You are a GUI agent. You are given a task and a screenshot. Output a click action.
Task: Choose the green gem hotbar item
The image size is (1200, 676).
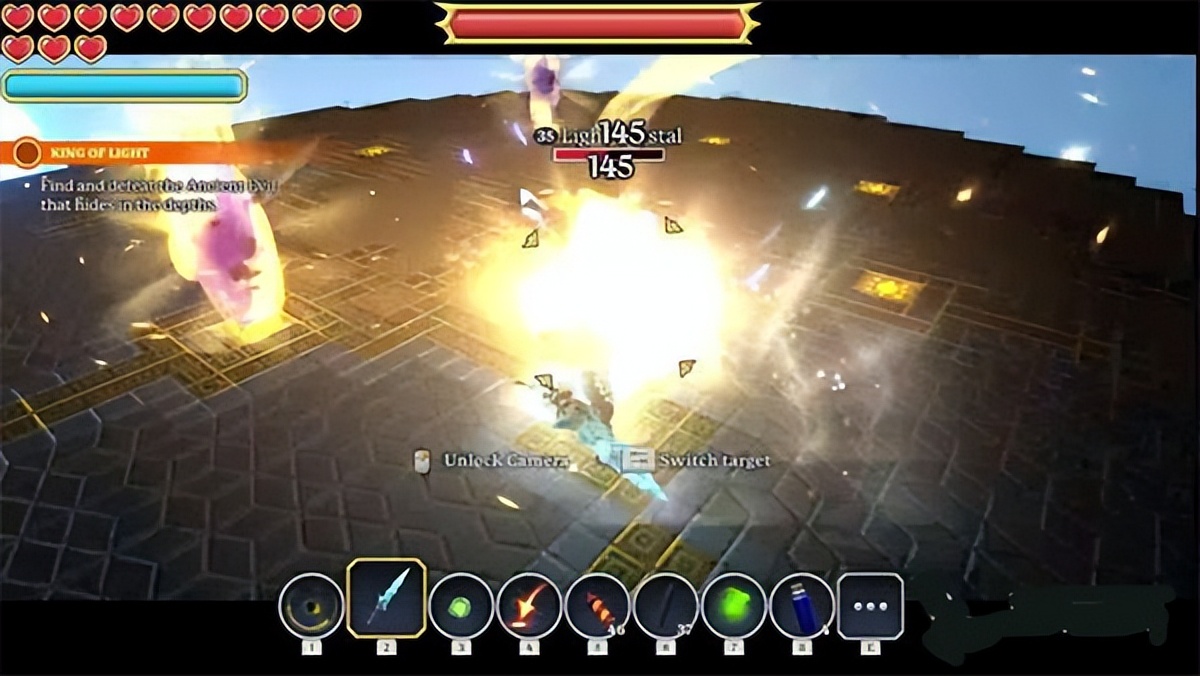[461, 606]
